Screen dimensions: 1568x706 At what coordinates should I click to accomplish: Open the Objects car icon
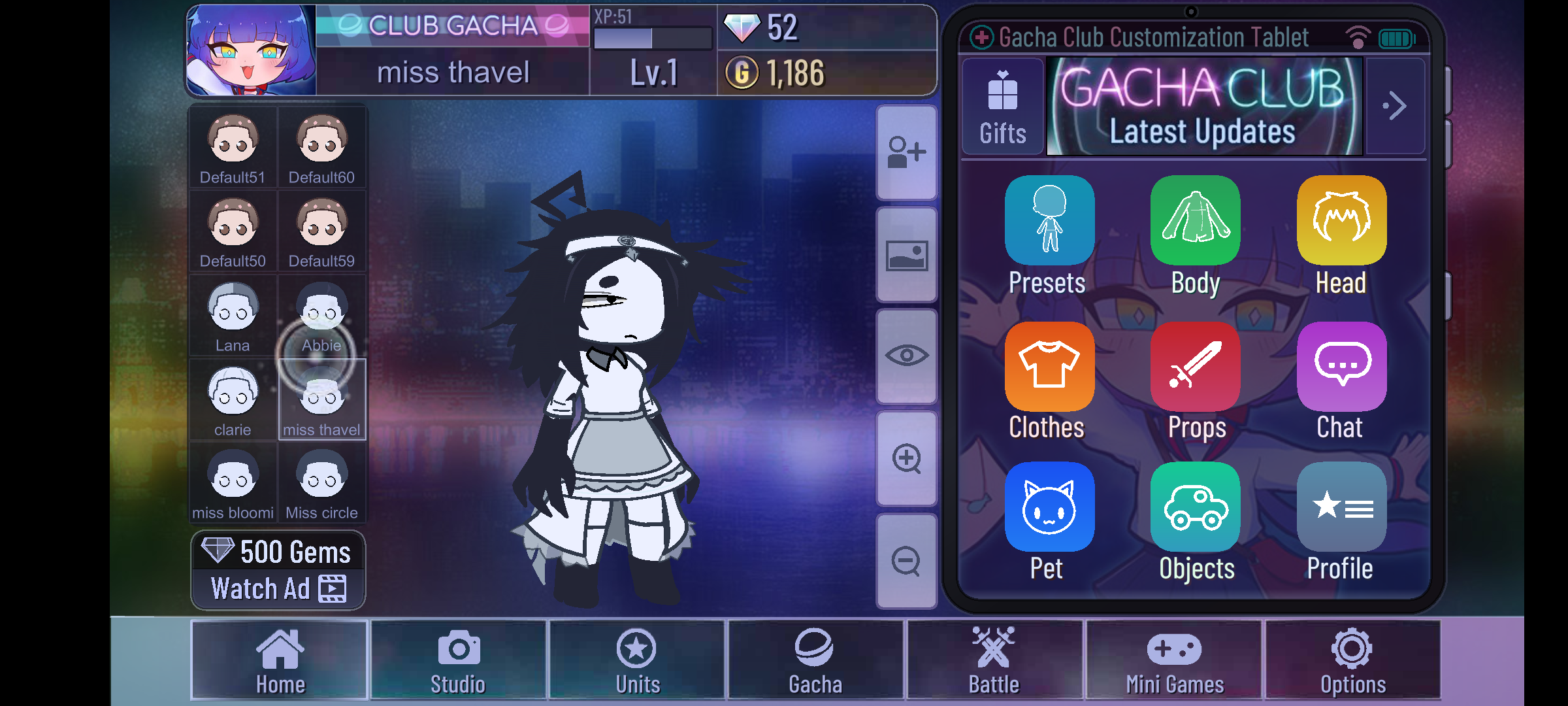[1195, 507]
